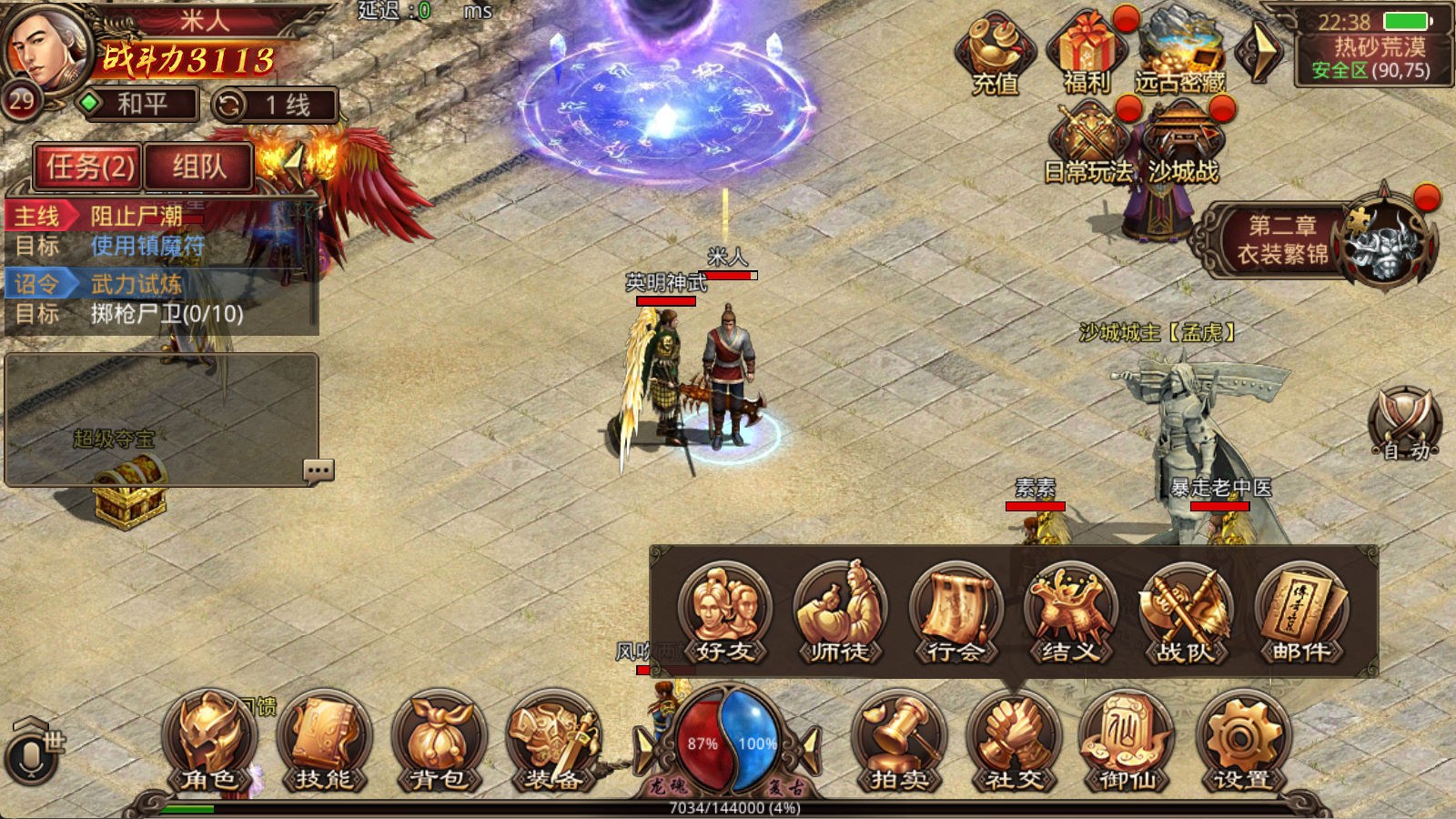Open the 邮件 mail menu

[1300, 612]
